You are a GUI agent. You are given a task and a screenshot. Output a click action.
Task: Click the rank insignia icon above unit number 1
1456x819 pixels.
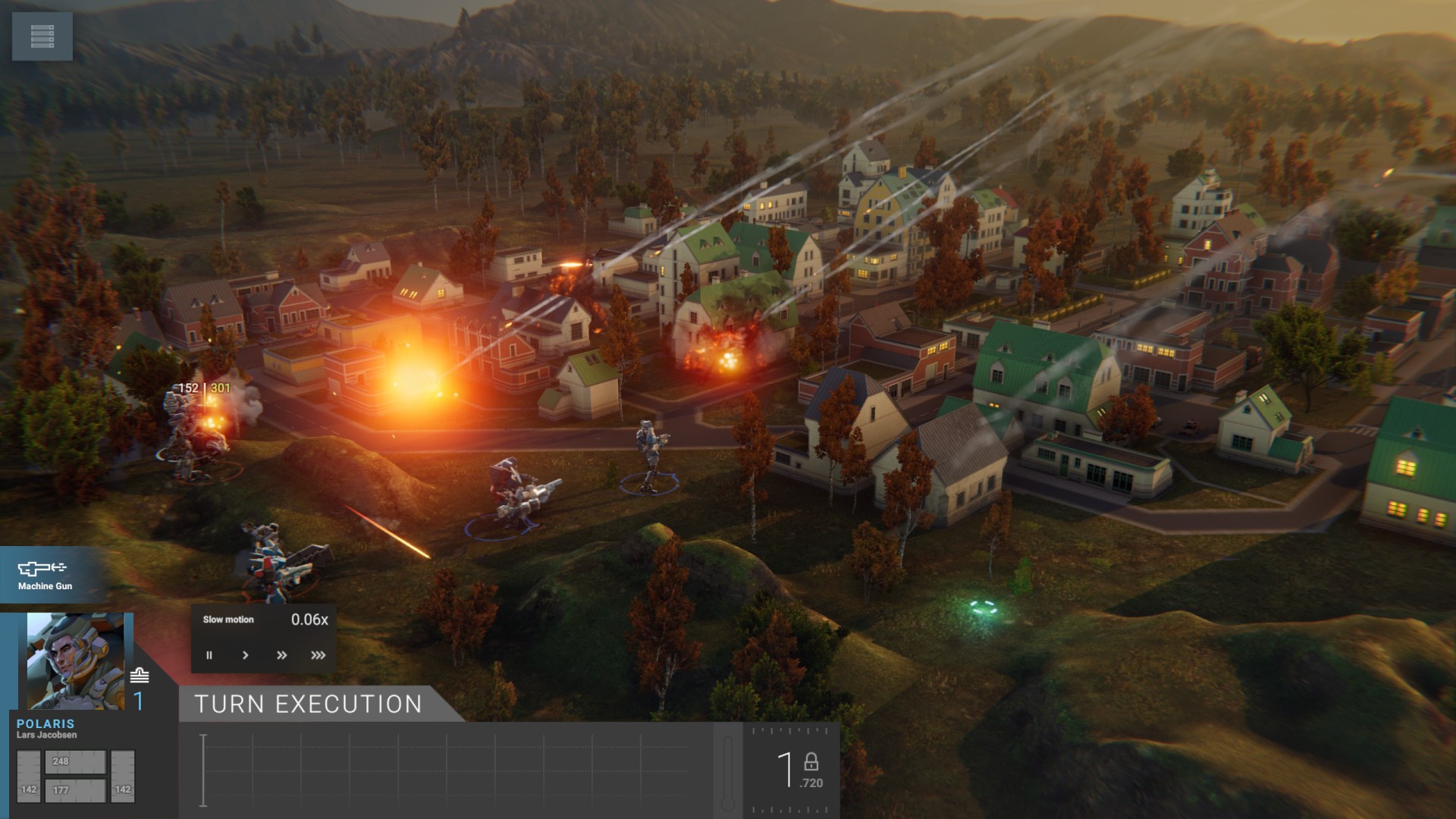point(139,675)
